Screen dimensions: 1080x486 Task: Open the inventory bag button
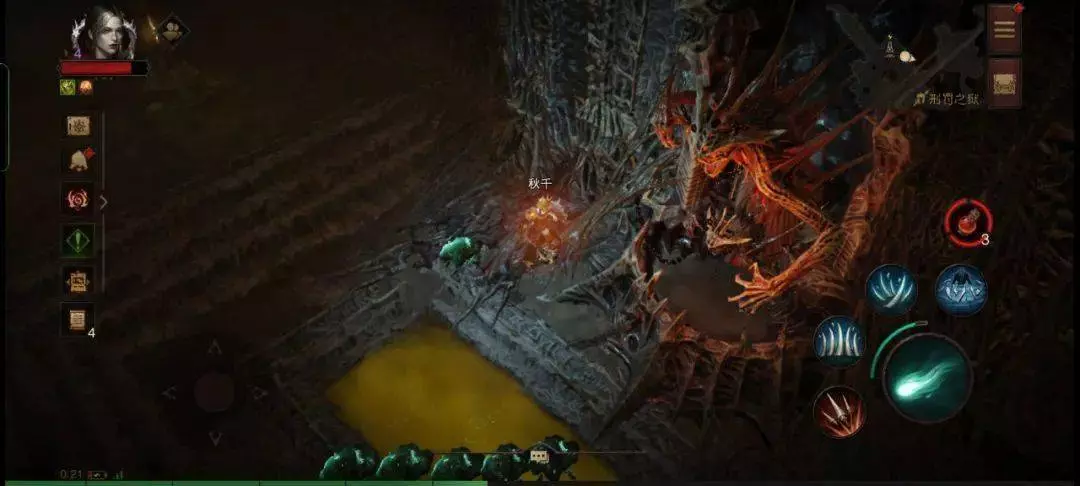(x=1004, y=83)
